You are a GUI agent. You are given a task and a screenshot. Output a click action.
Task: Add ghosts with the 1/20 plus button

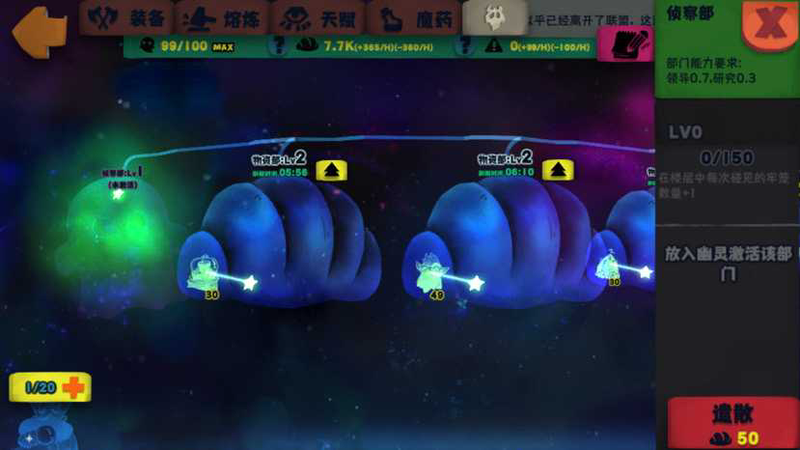pos(74,387)
